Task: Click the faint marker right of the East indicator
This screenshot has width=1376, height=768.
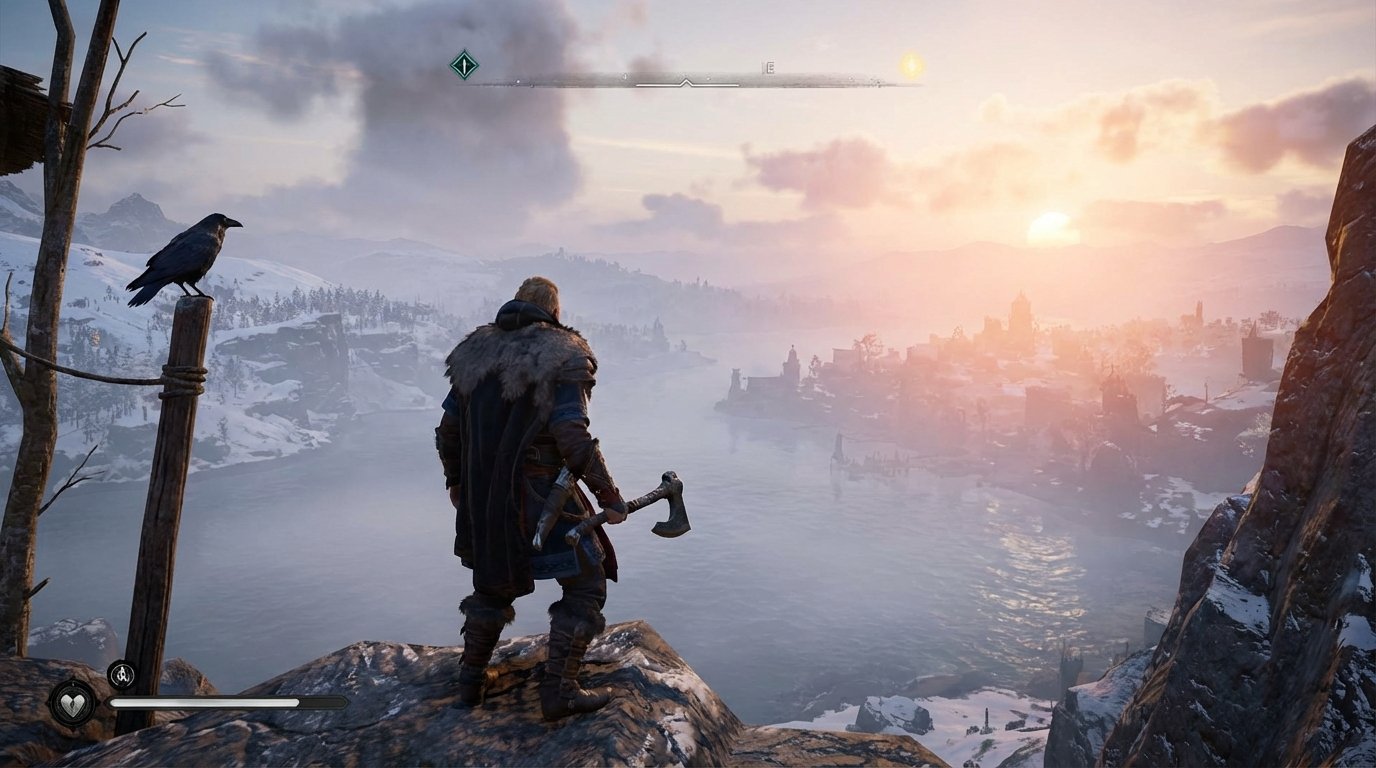Action: pyautogui.click(x=852, y=78)
